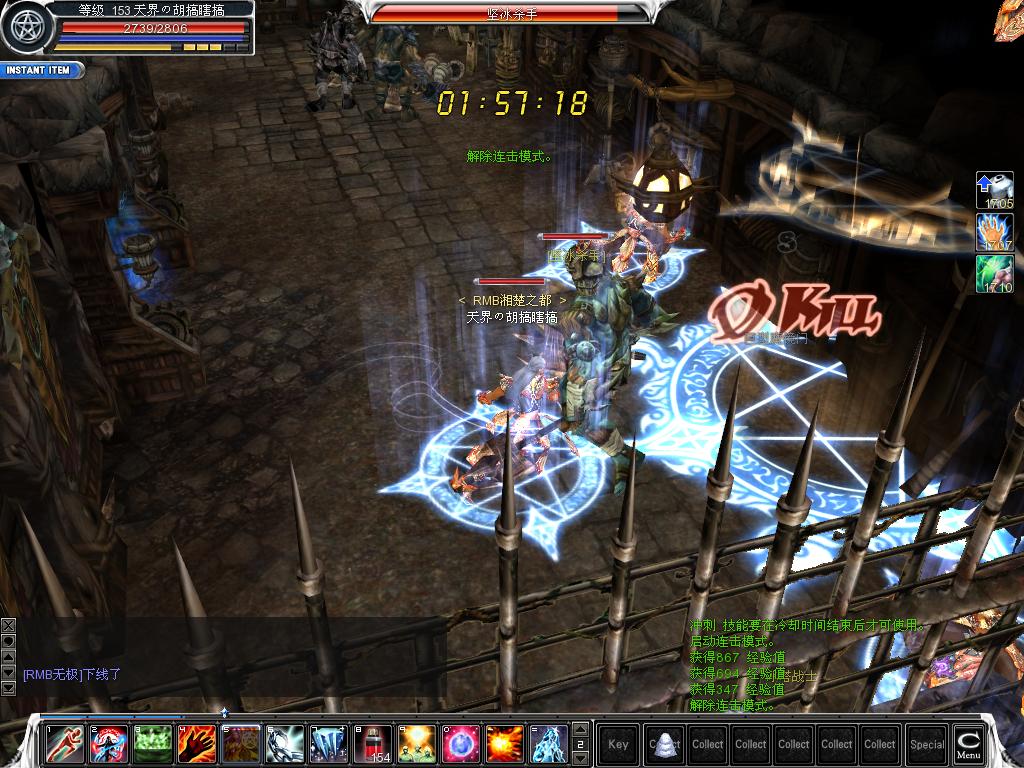Use the red potion with 154 count
The width and height of the screenshot is (1024, 768).
[x=373, y=743]
